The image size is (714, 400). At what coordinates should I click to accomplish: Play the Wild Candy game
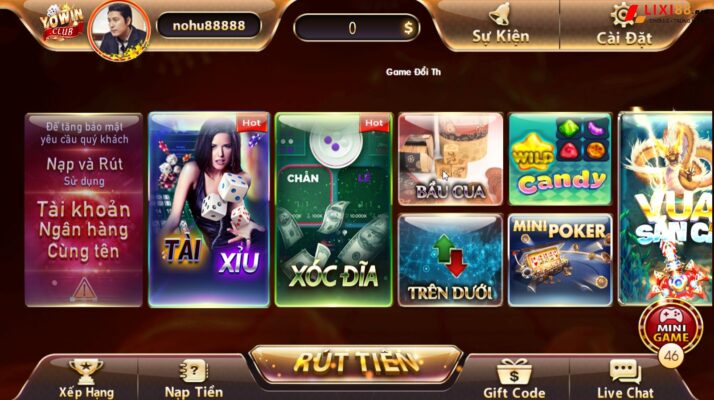coord(560,158)
